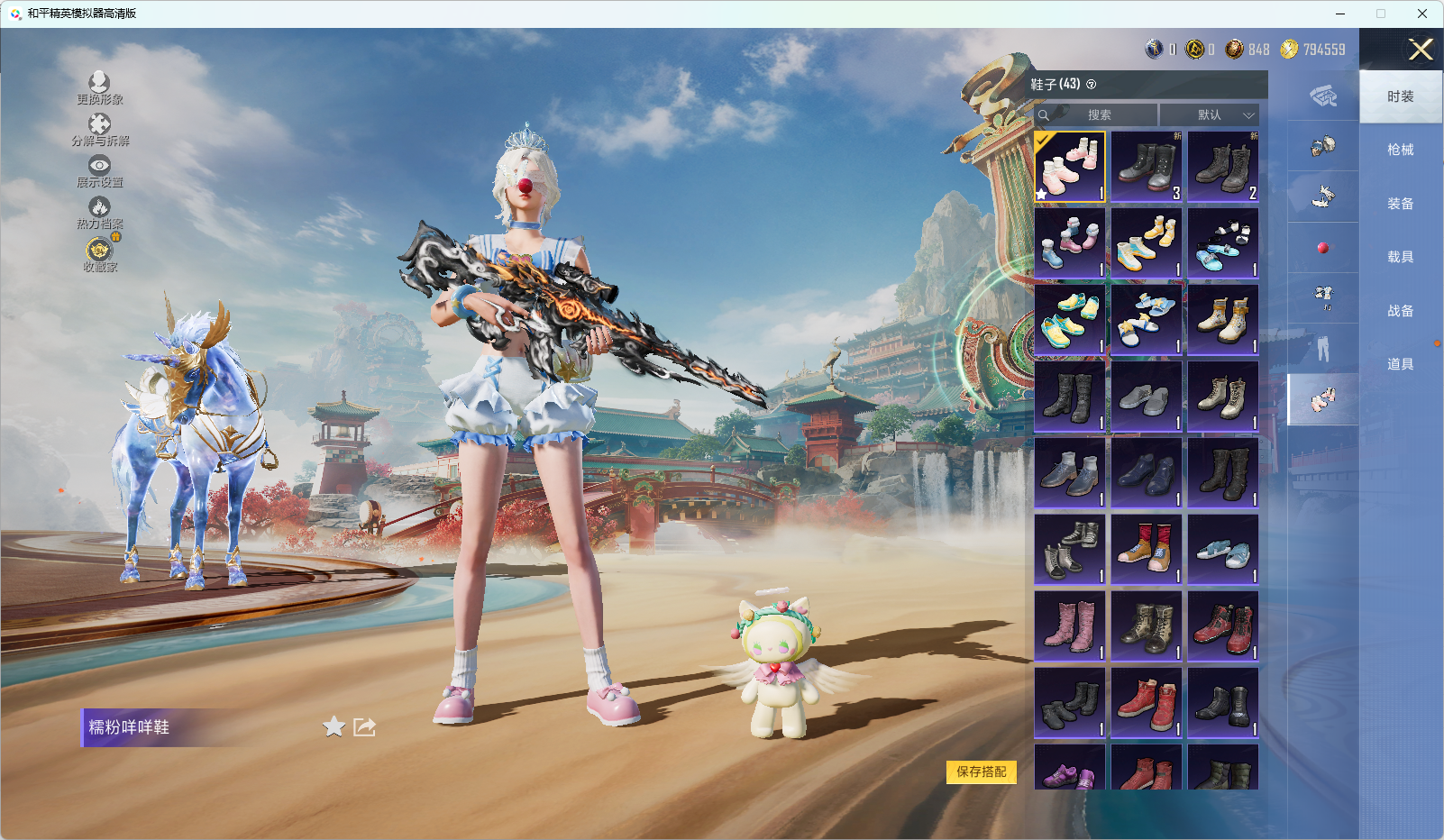Show the 道具 items tab
The image size is (1444, 840).
point(1400,364)
